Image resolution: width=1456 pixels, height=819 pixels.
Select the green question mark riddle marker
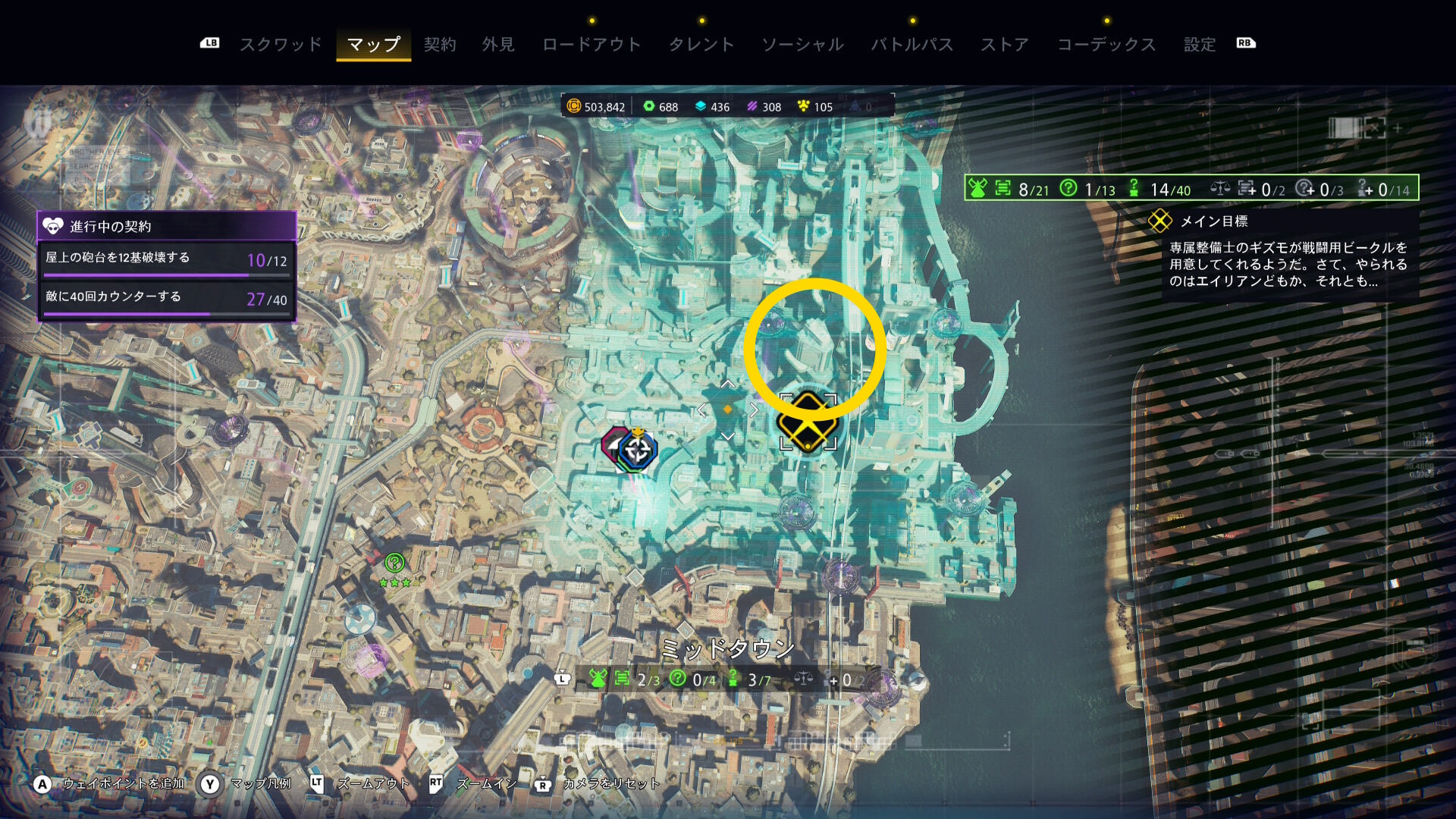[394, 563]
